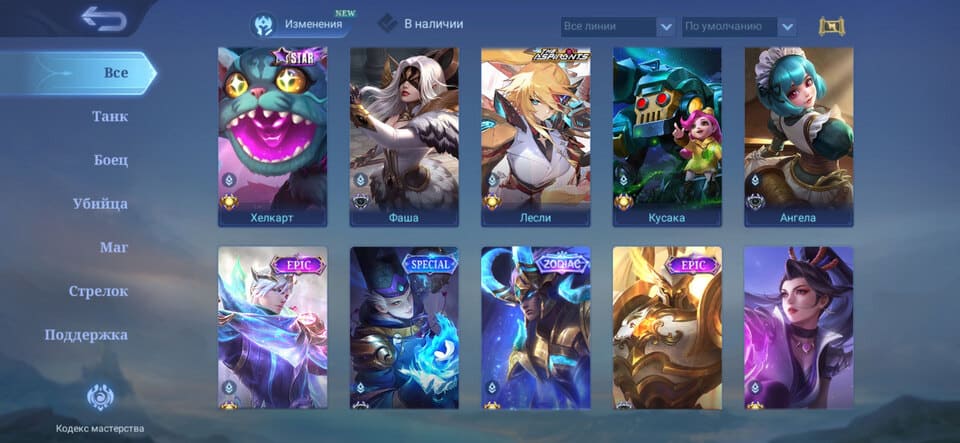
Task: Select the Ангела hero card
Action: pyautogui.click(x=798, y=137)
